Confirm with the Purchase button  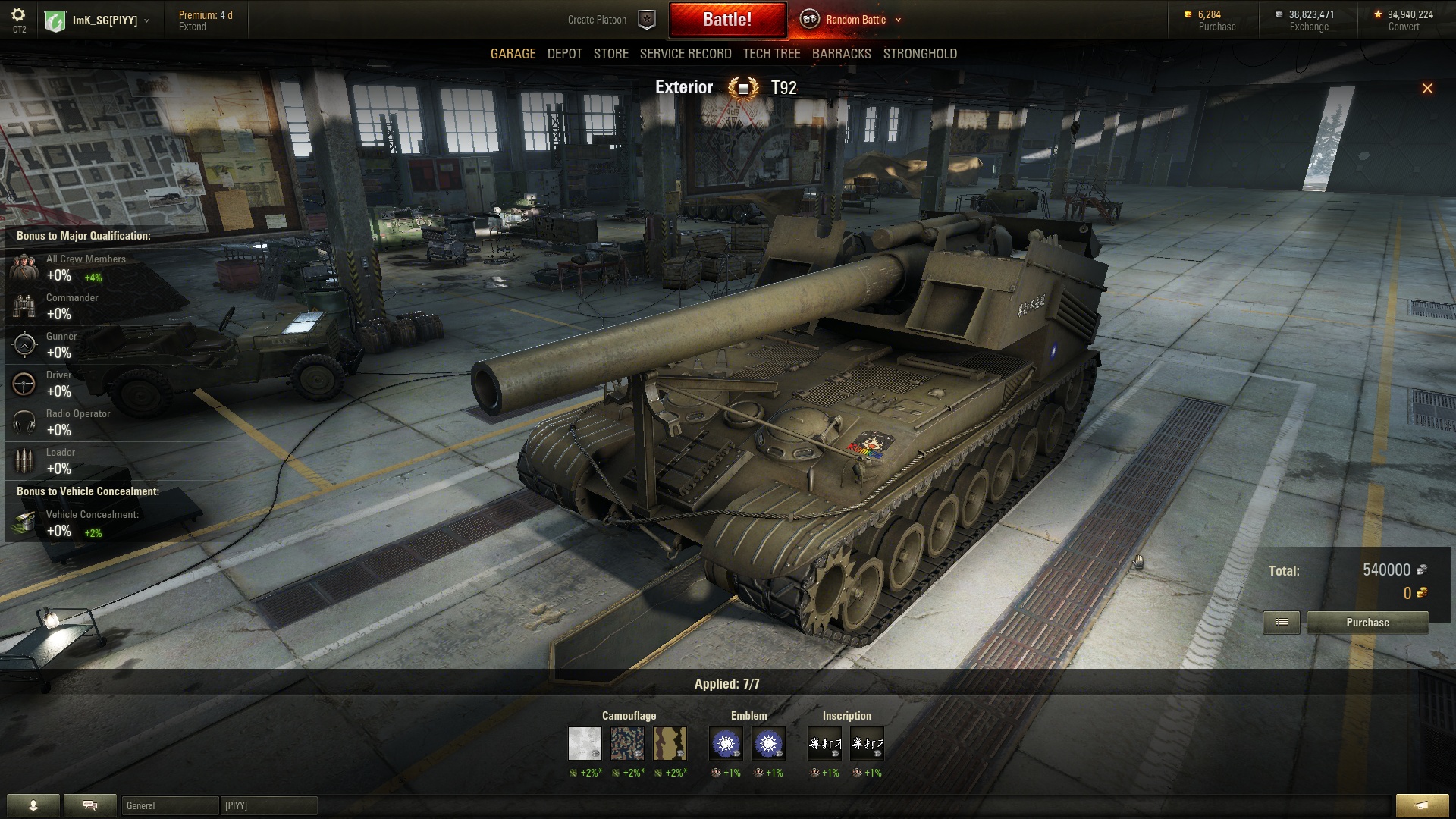(1367, 623)
